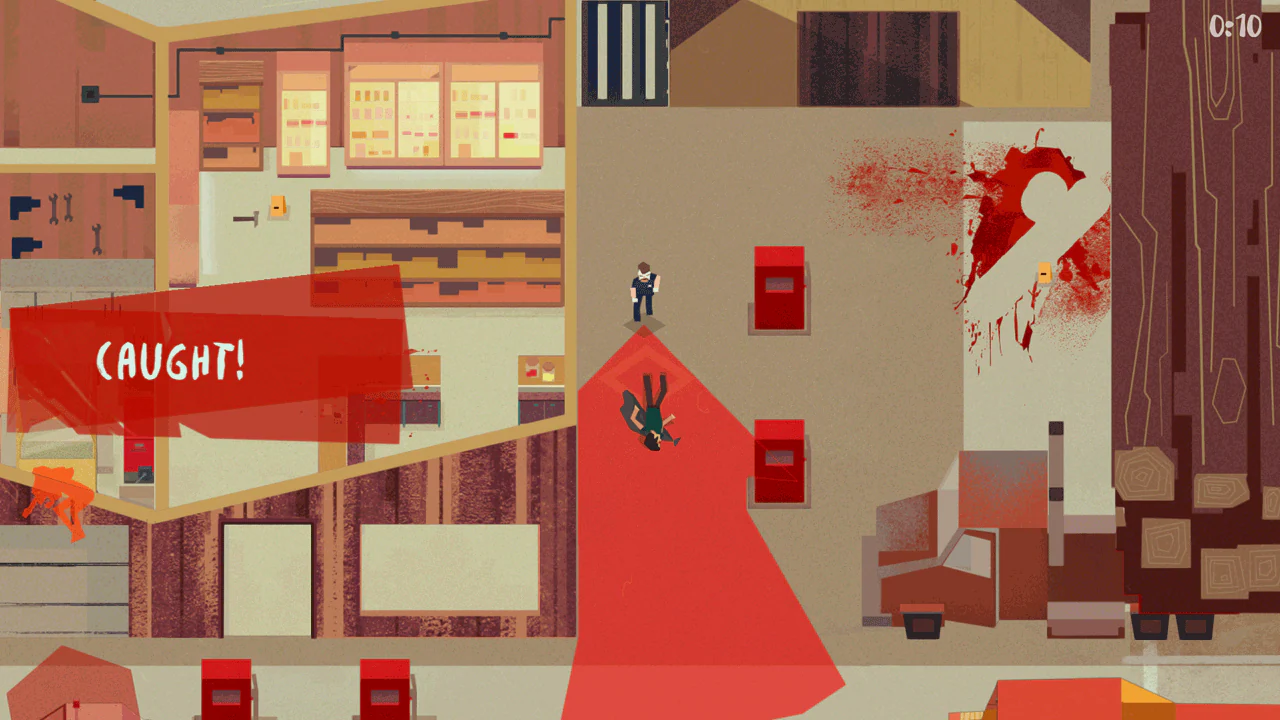Open the small orange door marker

[x=1043, y=270]
